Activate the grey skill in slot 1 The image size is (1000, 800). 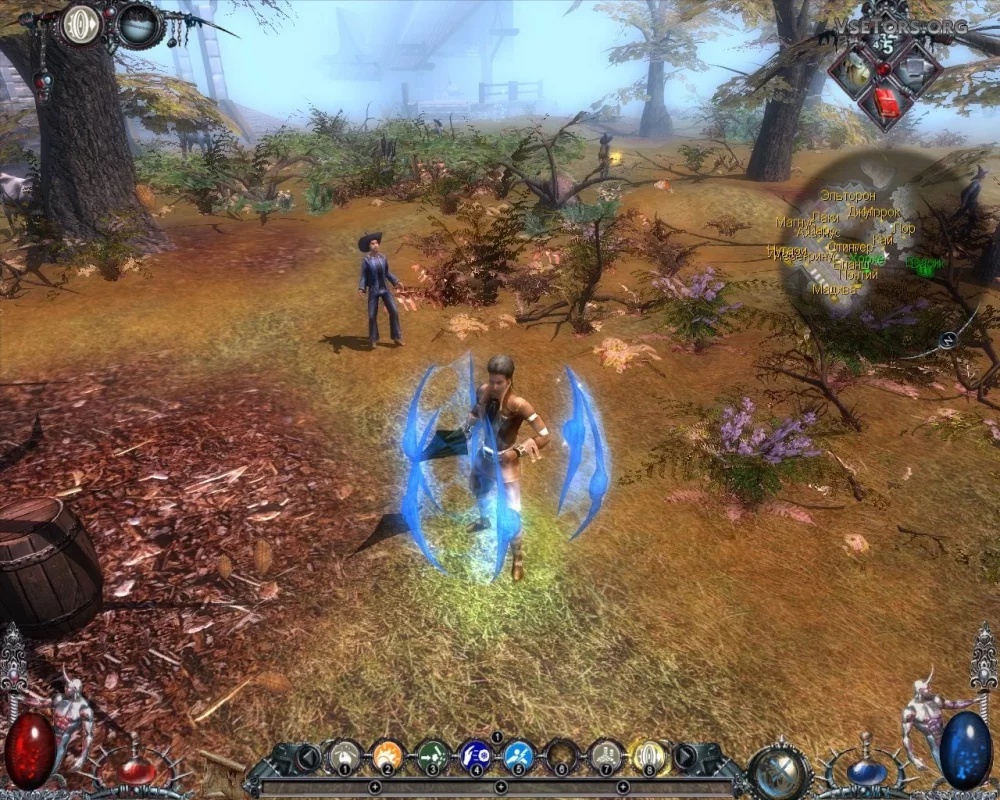[344, 755]
